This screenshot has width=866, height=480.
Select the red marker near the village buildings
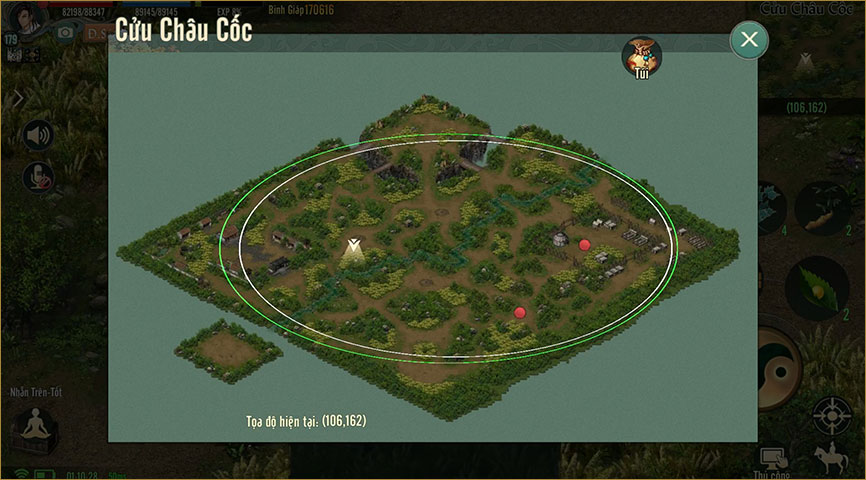[585, 244]
